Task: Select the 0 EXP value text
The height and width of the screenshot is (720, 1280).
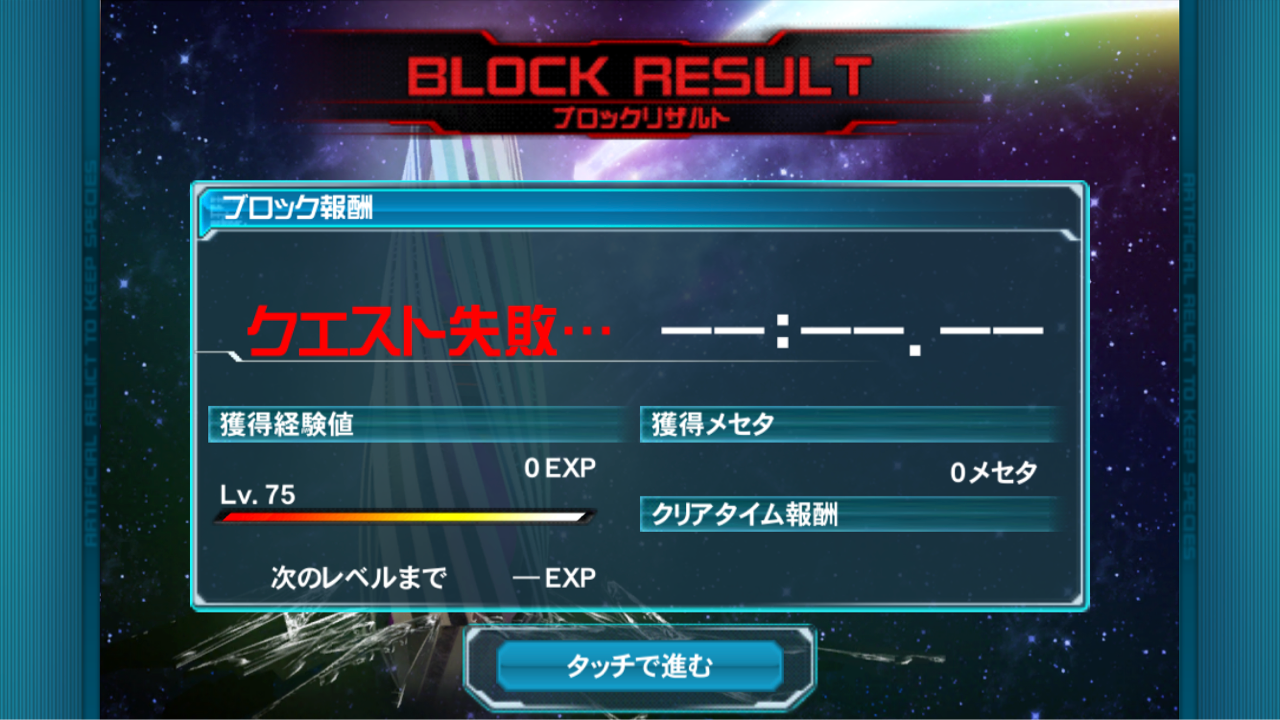Action: pyautogui.click(x=560, y=467)
